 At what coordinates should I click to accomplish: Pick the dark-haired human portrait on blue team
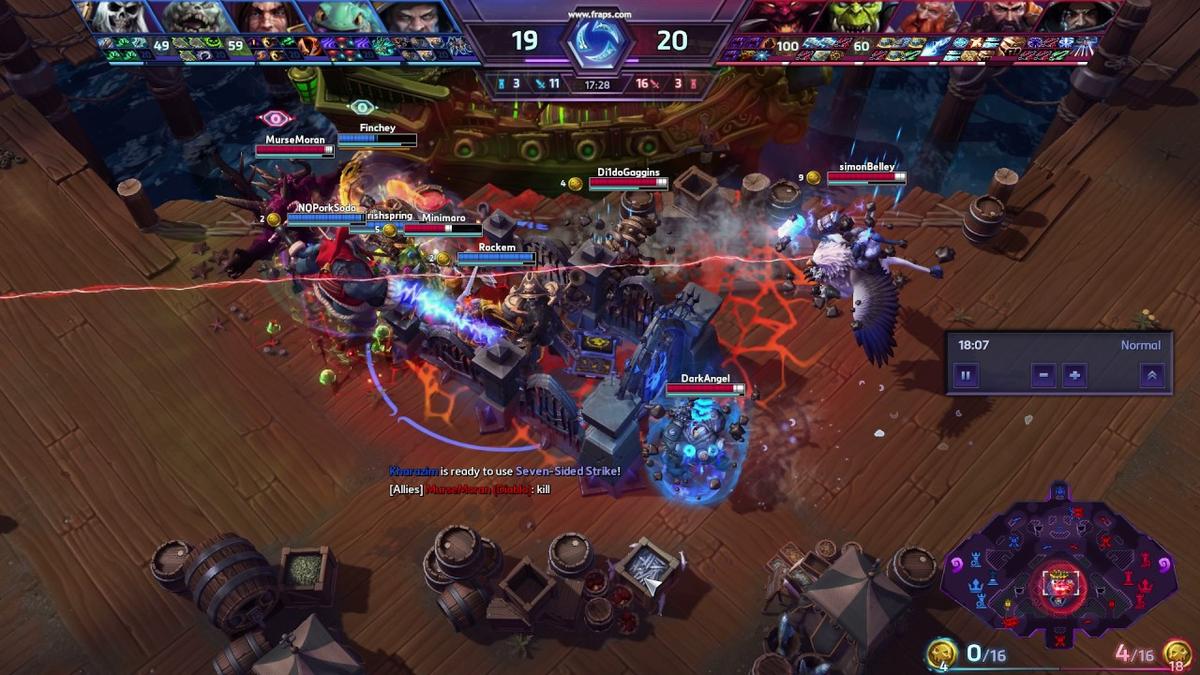(267, 17)
